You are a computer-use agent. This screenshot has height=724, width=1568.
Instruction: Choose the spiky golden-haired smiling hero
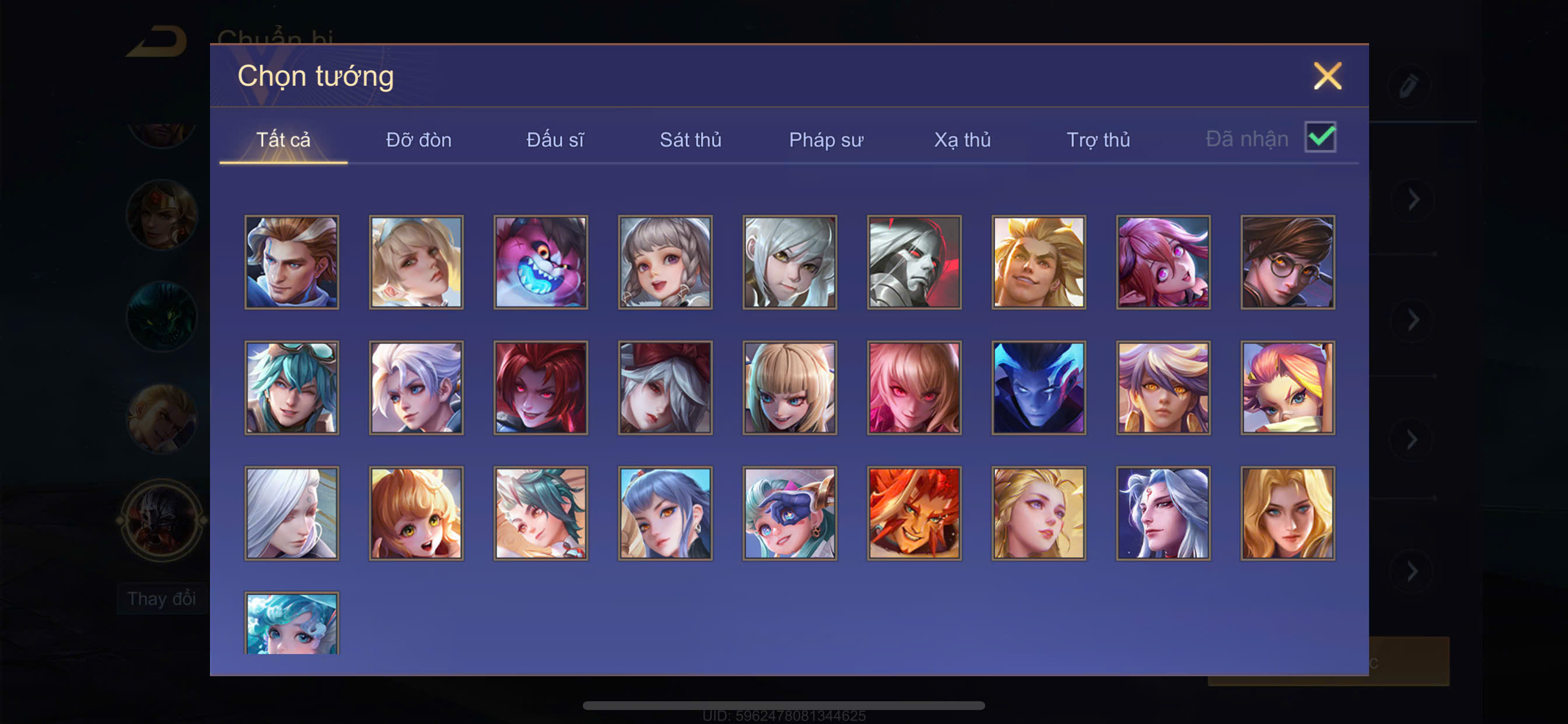pyautogui.click(x=1038, y=262)
